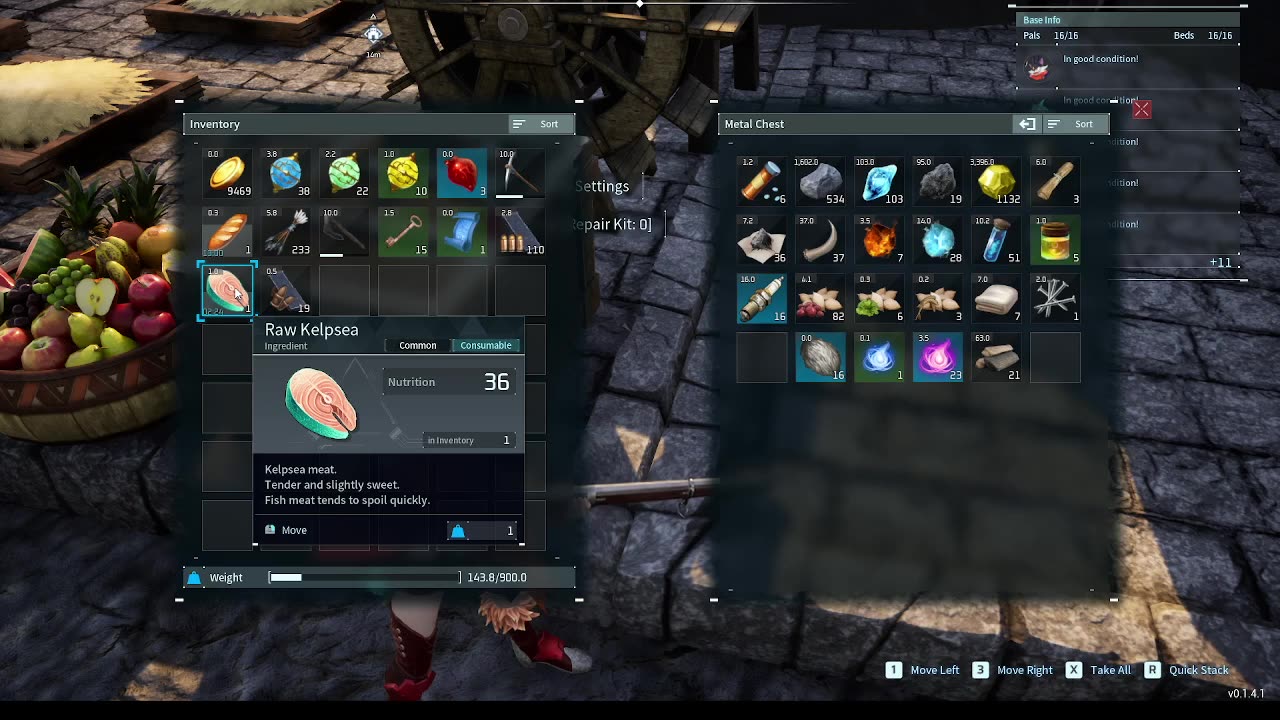Select the copper key slot
Image resolution: width=1280 pixels, height=720 pixels.
point(403,232)
